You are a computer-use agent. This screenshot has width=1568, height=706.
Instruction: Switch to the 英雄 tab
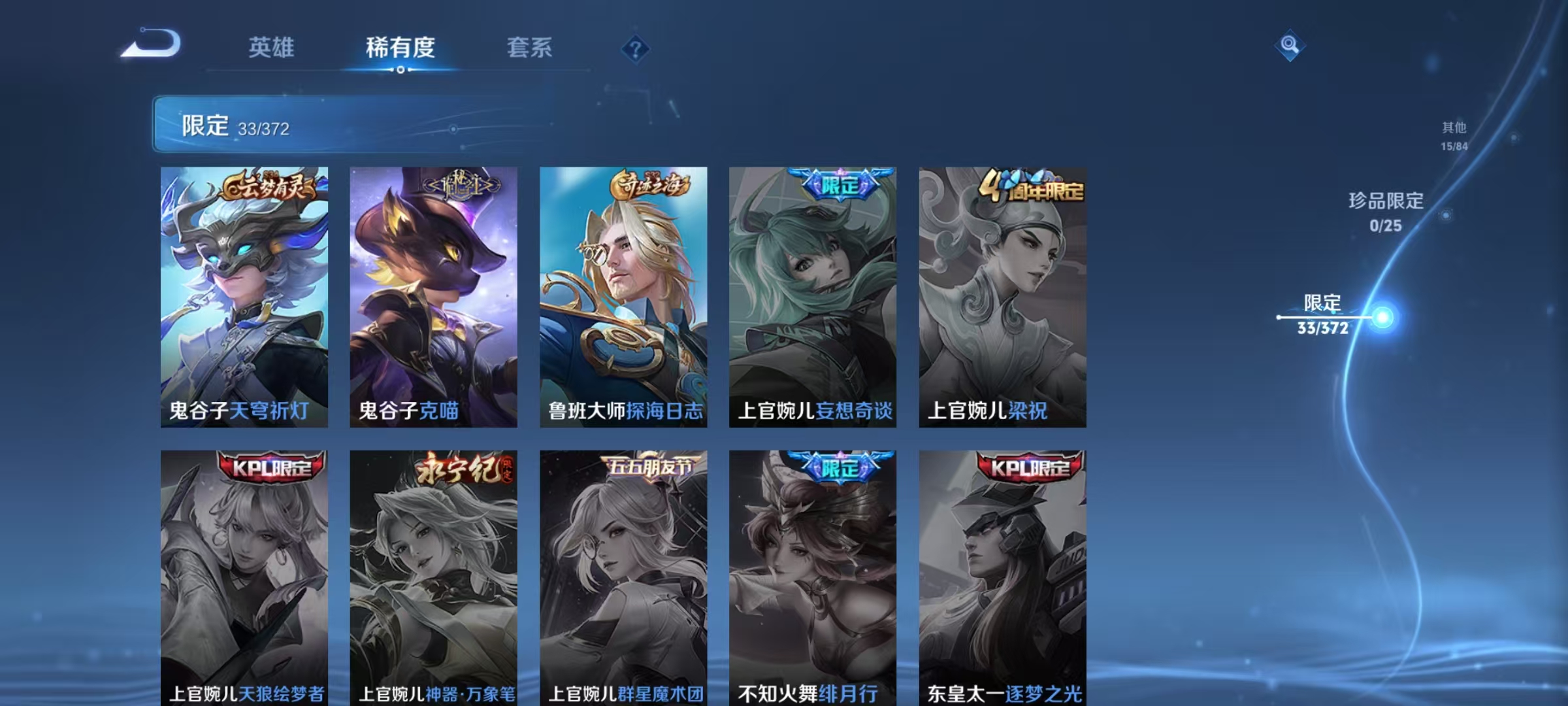click(273, 48)
